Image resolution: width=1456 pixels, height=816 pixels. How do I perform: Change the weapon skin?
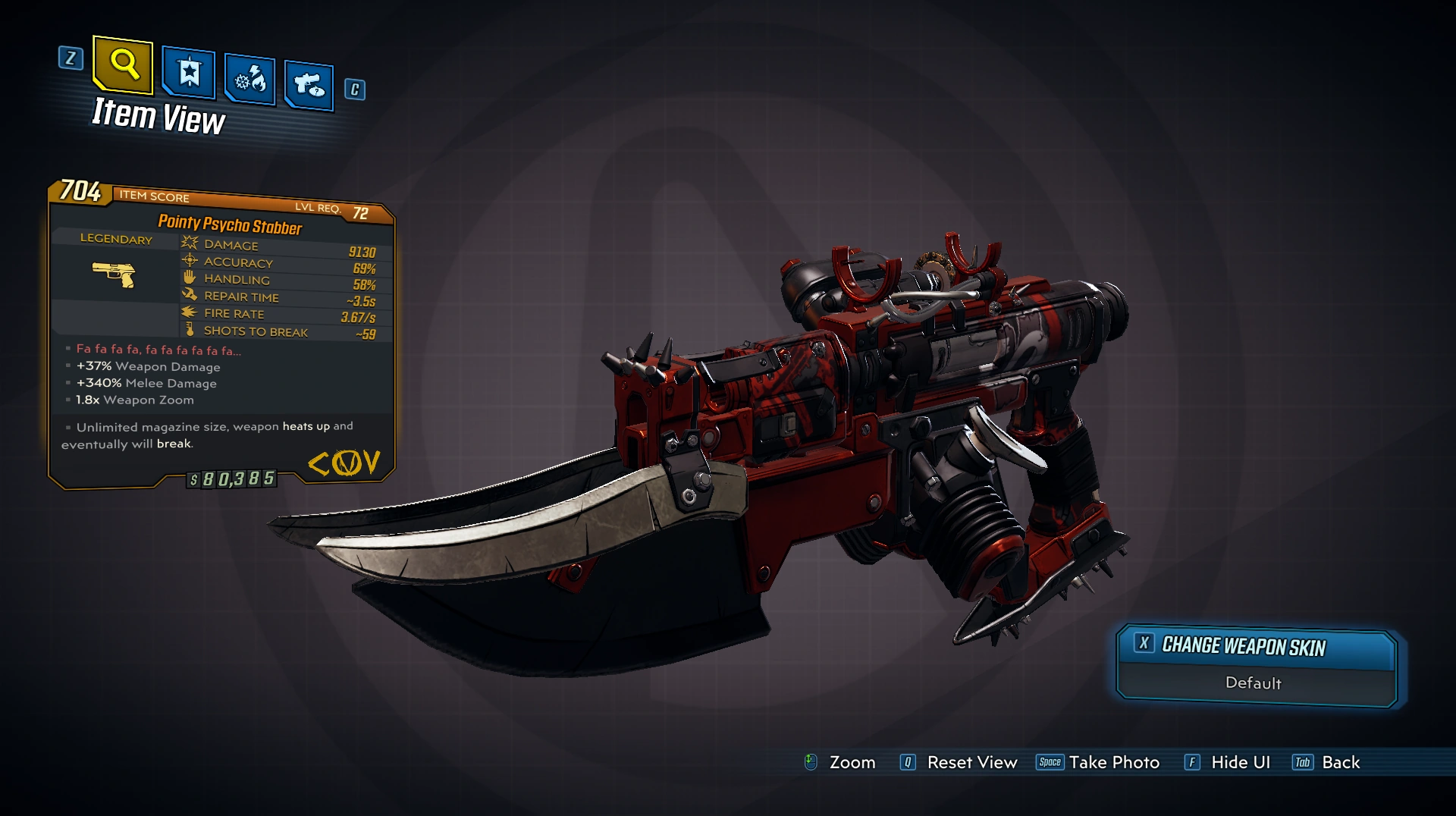[x=1256, y=647]
